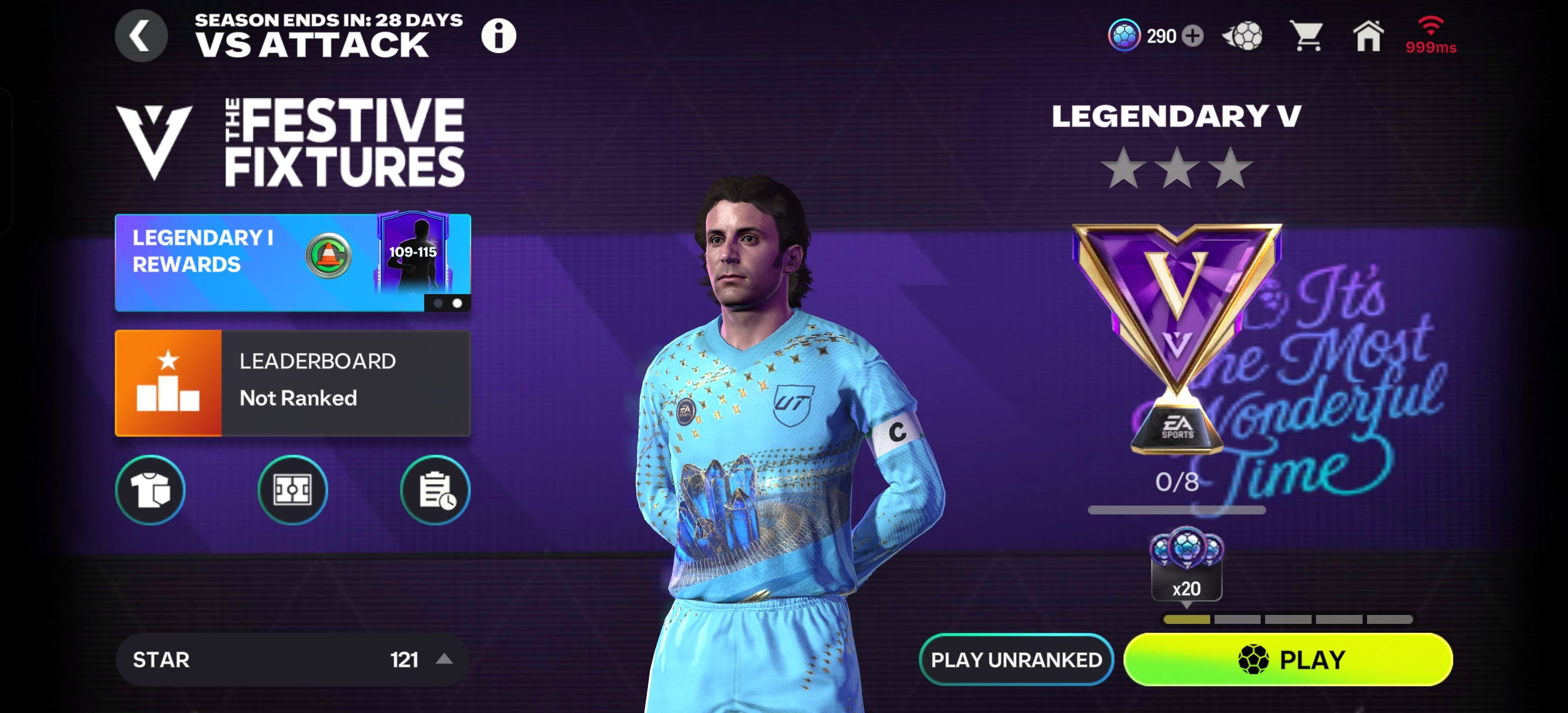The width and height of the screenshot is (1568, 713).
Task: Expand the STAR 121 rating bar
Action: coord(292,660)
